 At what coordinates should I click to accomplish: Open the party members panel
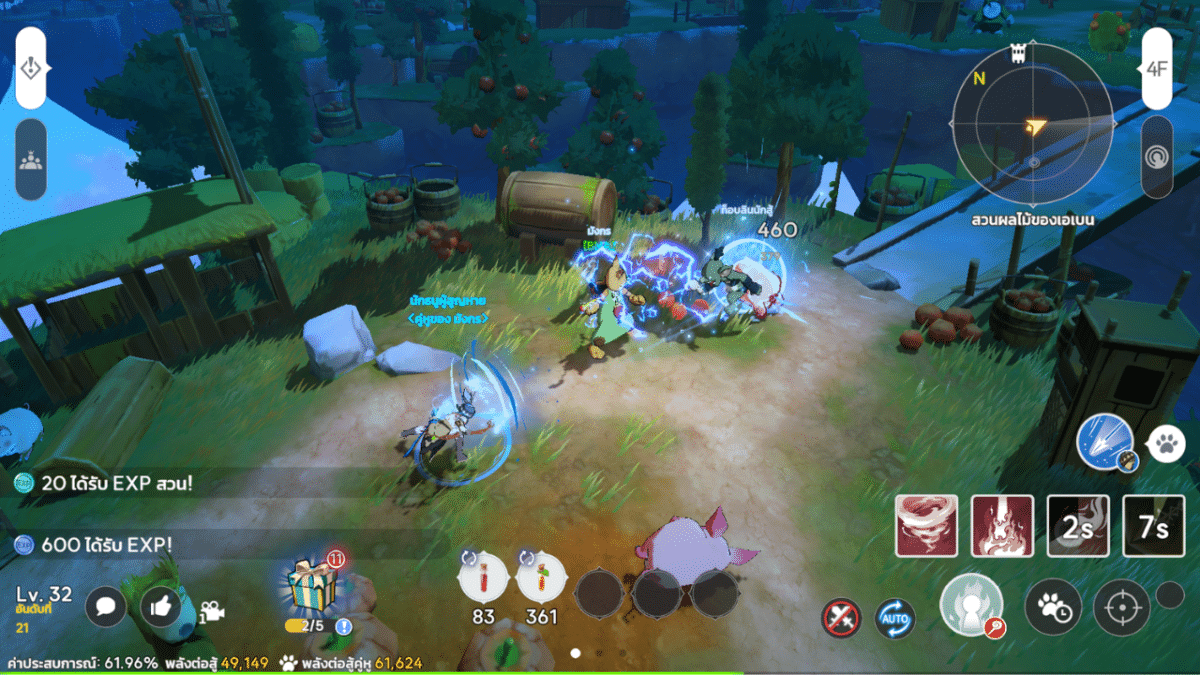click(x=31, y=159)
